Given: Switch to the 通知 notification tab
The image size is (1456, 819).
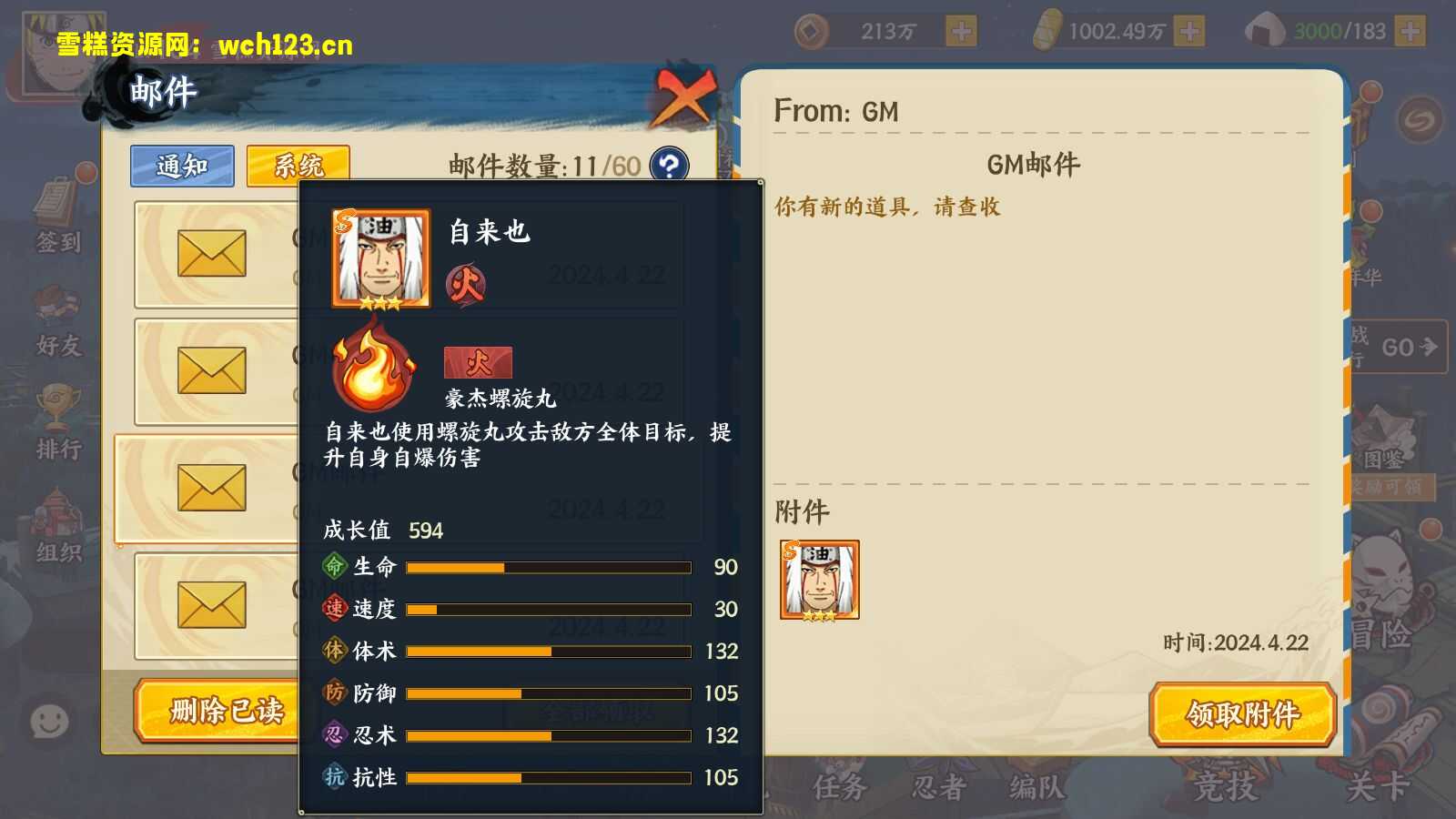Looking at the screenshot, I should click(181, 166).
